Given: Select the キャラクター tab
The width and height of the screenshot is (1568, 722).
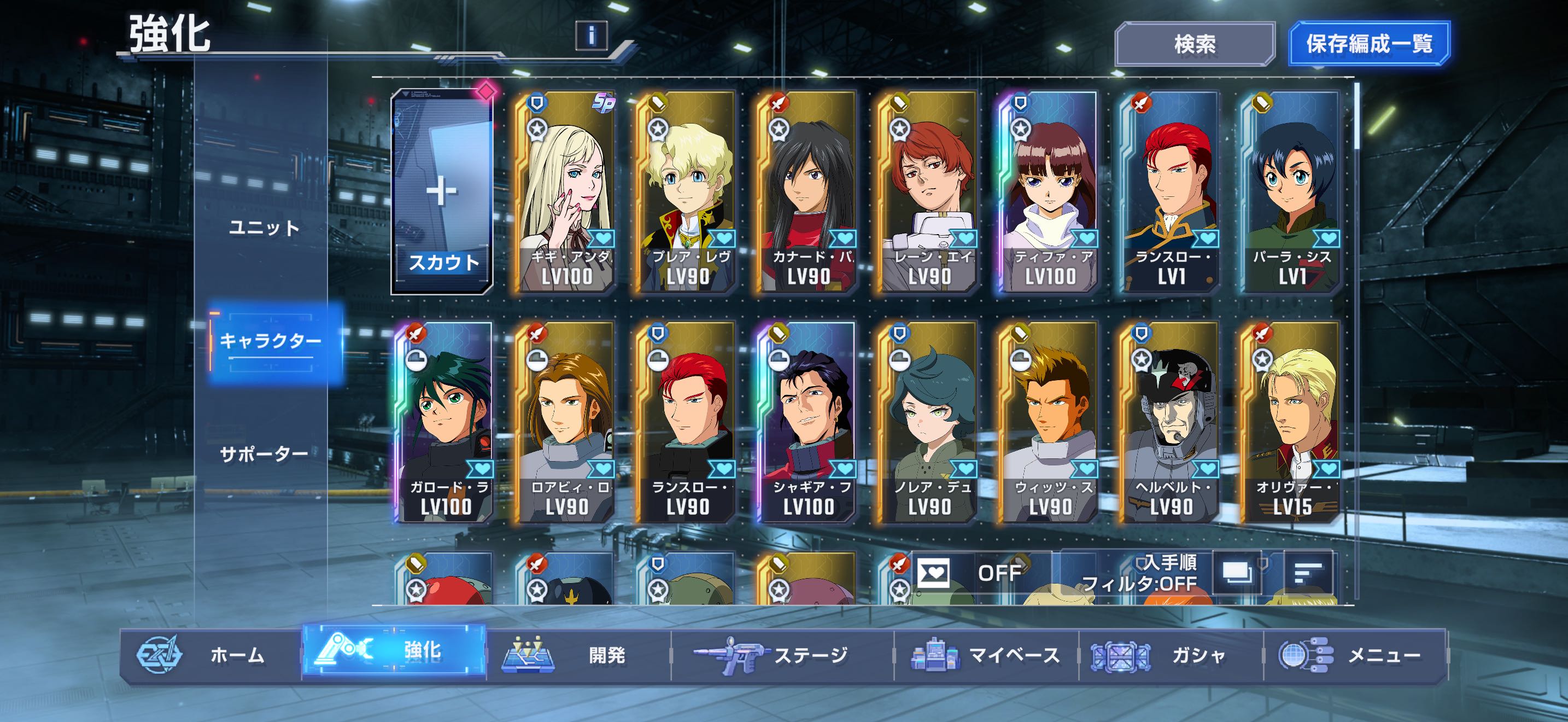Looking at the screenshot, I should (x=270, y=341).
